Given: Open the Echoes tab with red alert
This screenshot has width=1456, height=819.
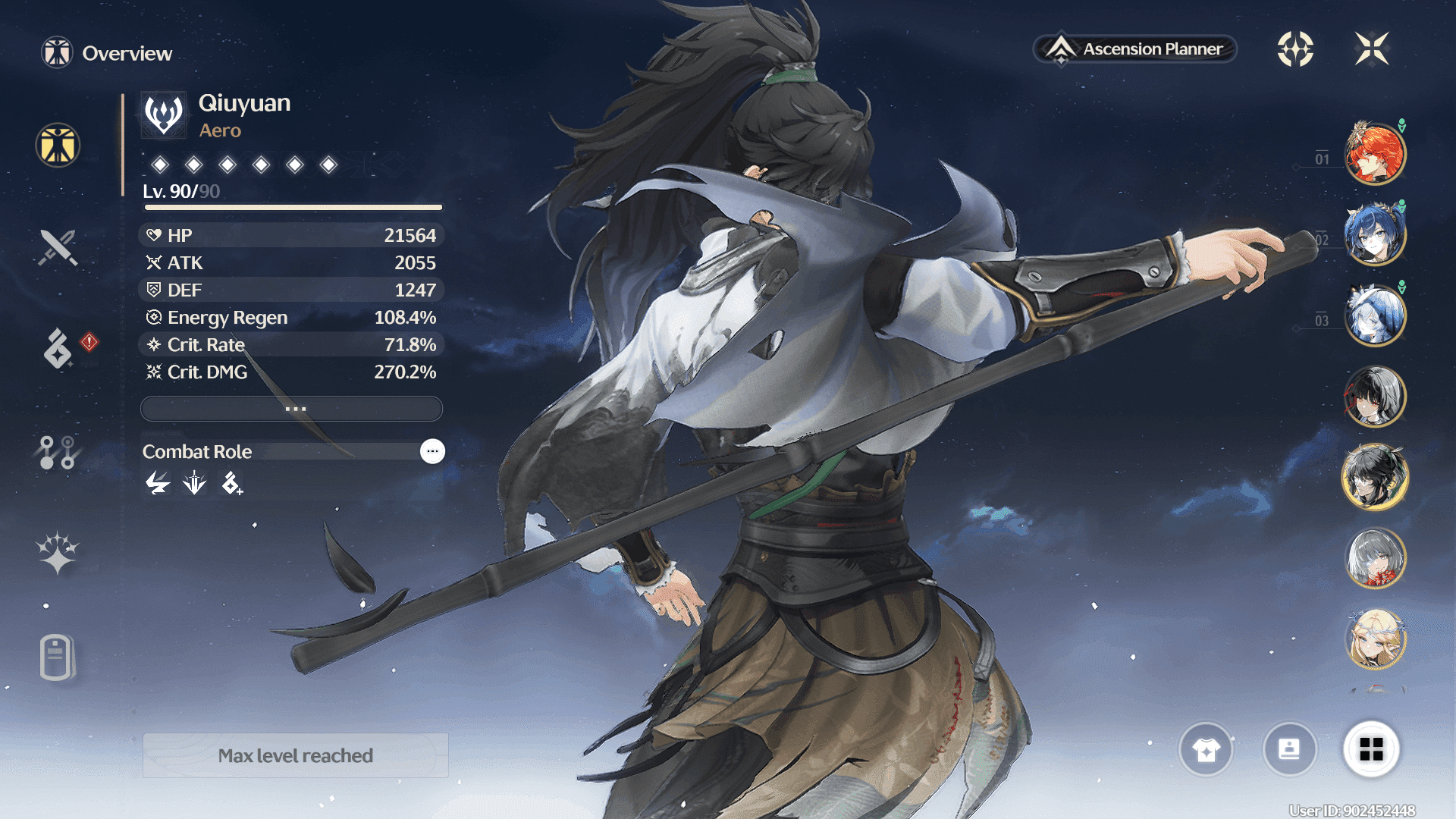Looking at the screenshot, I should tap(58, 348).
